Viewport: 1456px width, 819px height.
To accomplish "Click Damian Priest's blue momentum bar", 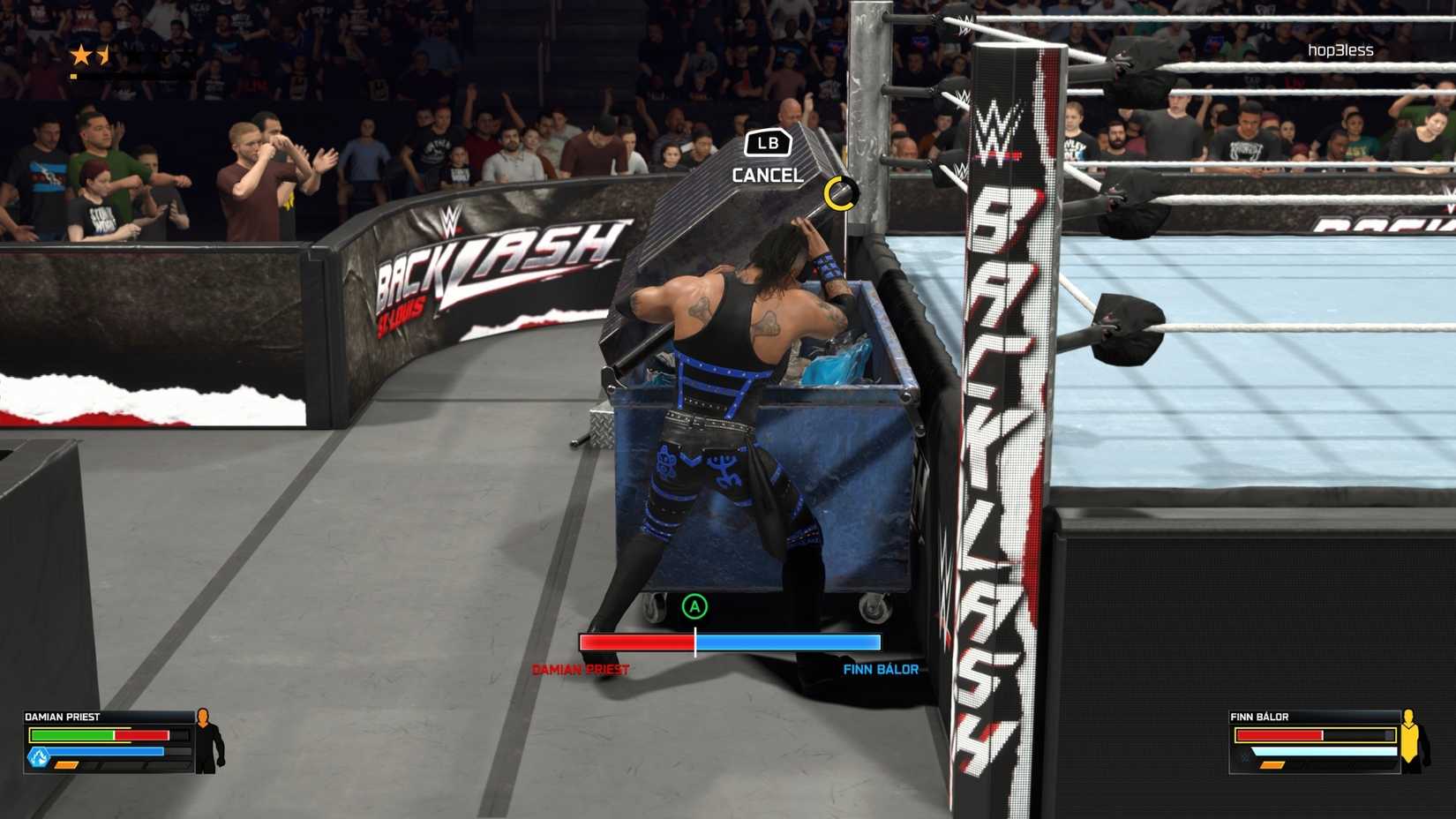I will (x=106, y=750).
